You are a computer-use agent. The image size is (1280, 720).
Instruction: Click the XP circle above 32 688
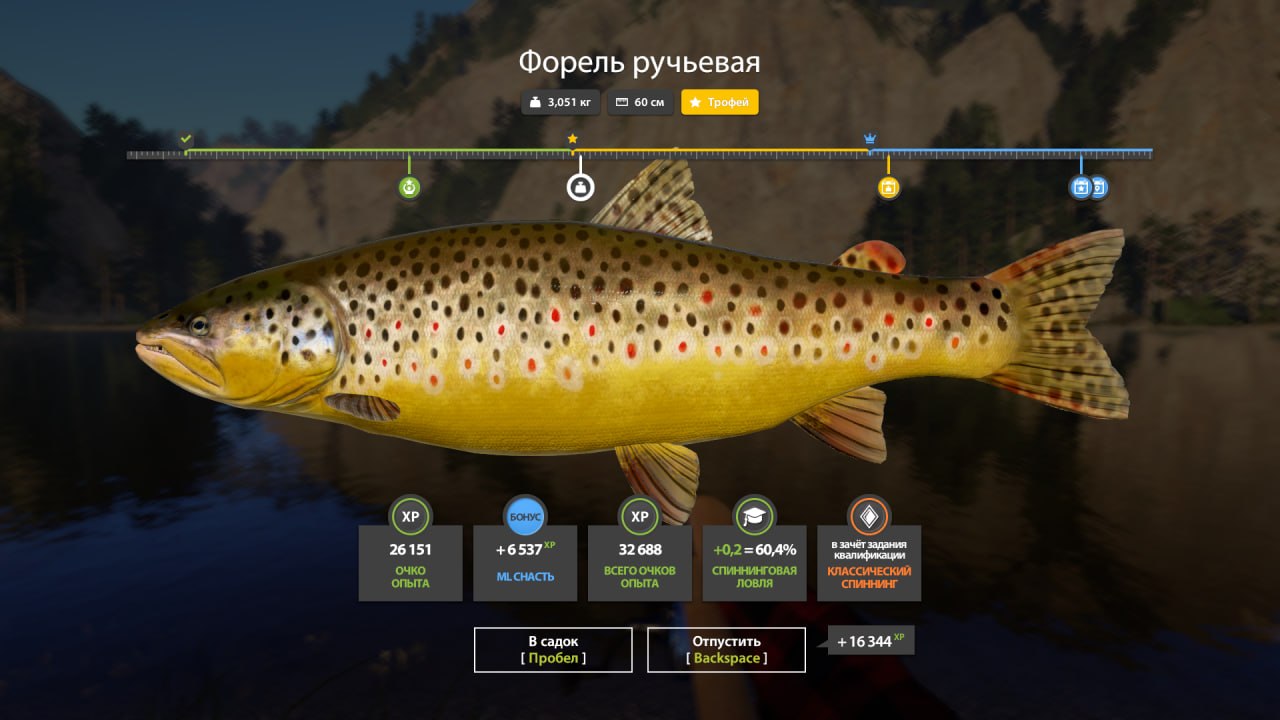639,517
